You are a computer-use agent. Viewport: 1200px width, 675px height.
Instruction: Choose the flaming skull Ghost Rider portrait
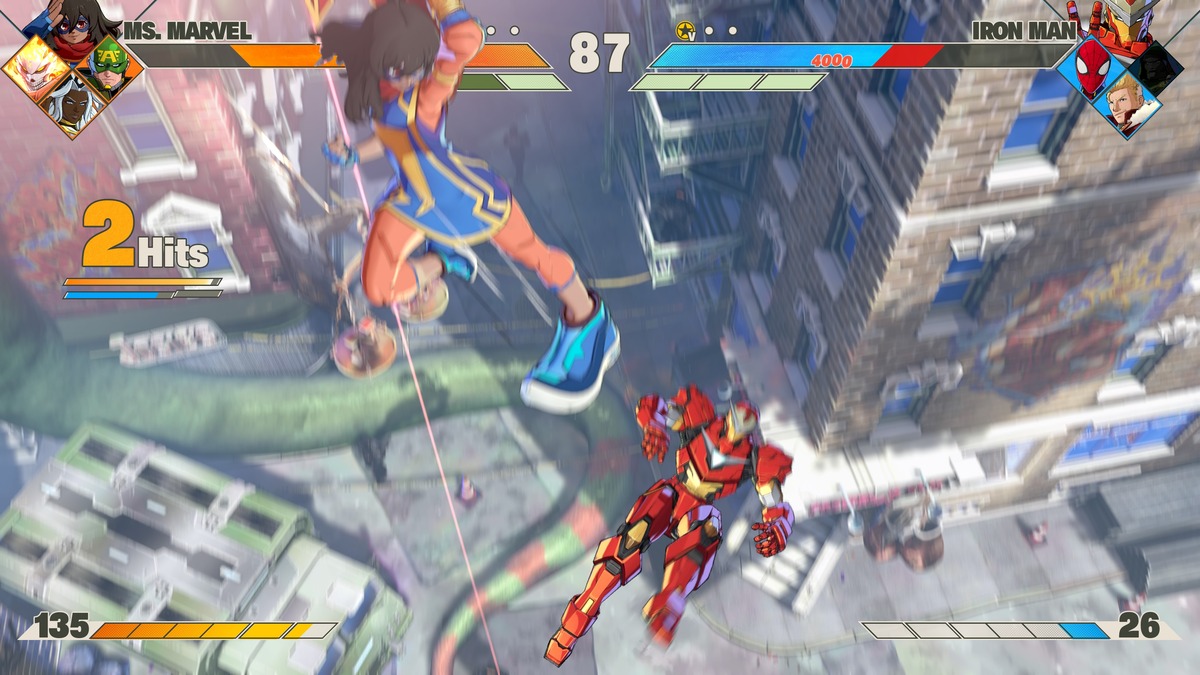(x=34, y=68)
